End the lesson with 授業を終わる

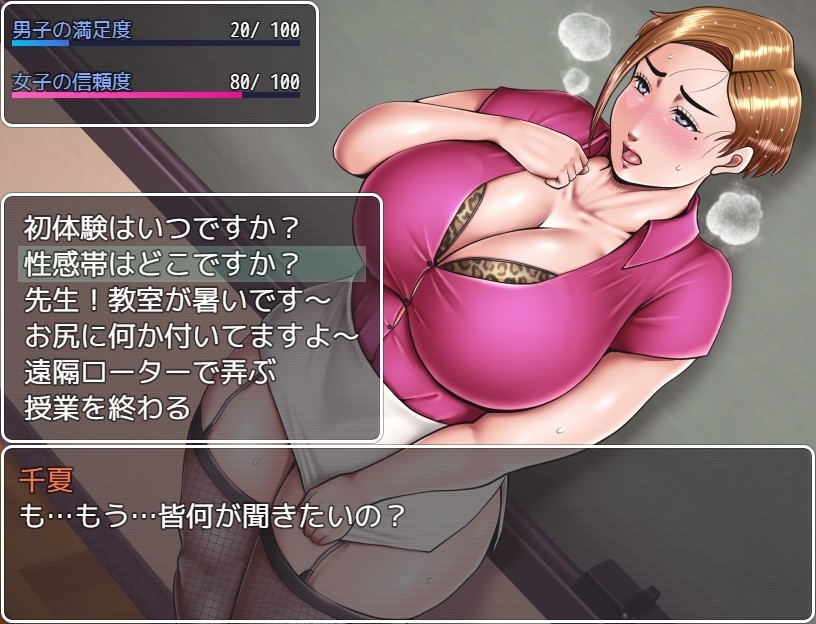(x=106, y=407)
